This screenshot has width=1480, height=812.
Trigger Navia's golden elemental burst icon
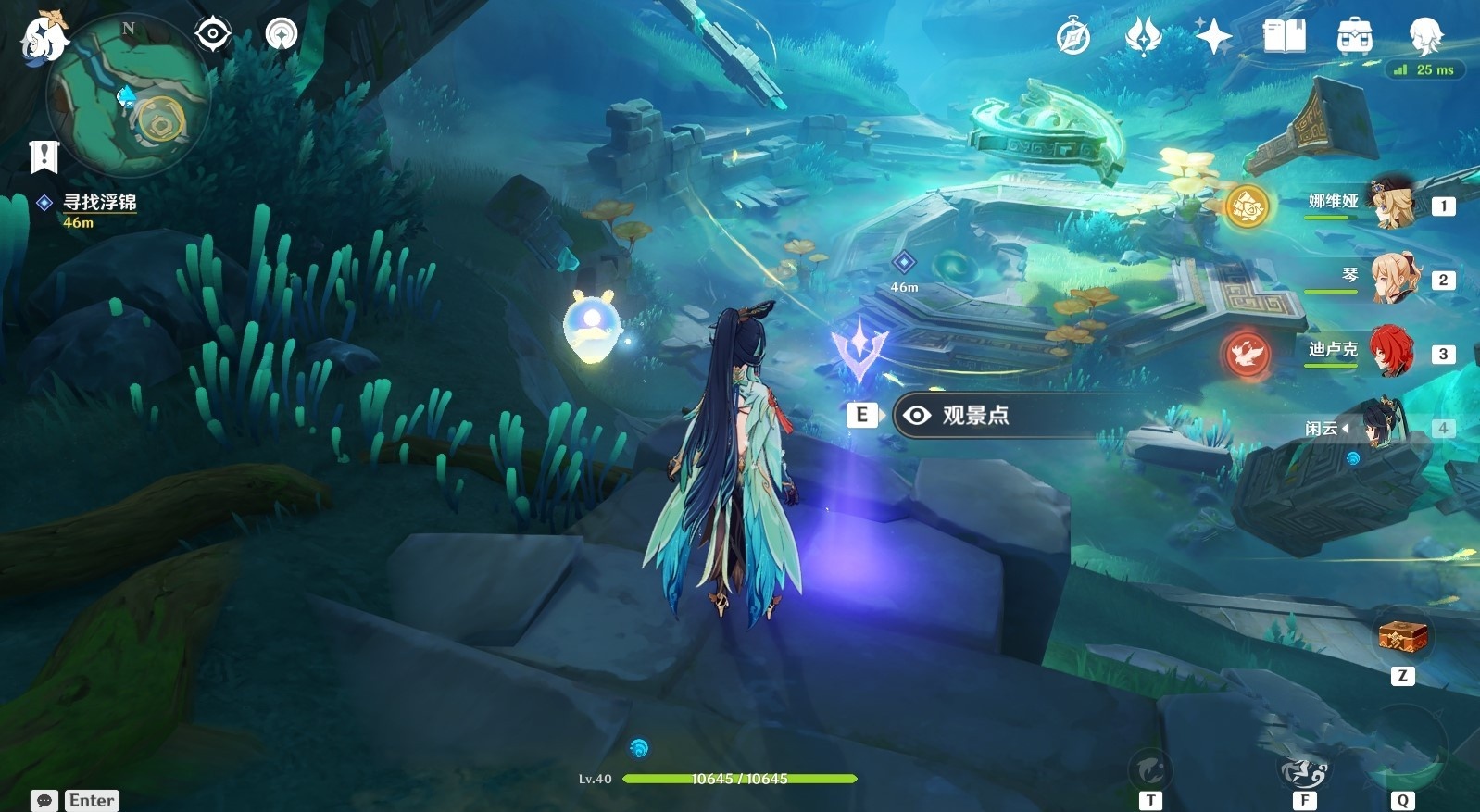1248,207
